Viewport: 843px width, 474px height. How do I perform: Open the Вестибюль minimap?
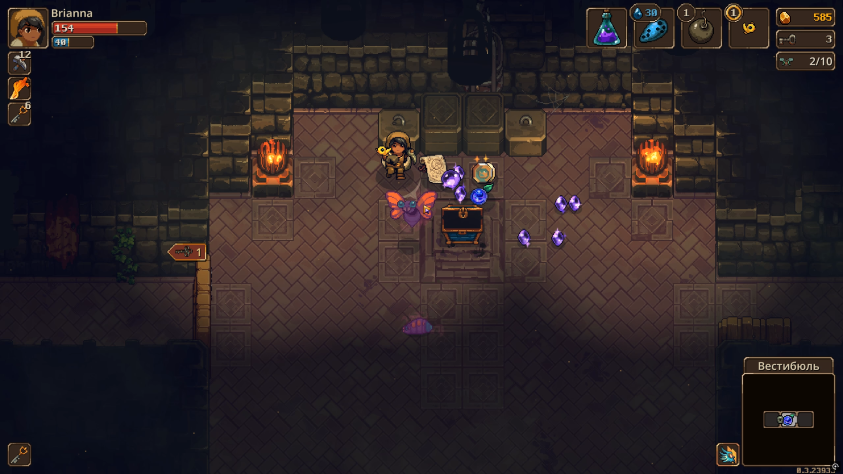coord(788,420)
